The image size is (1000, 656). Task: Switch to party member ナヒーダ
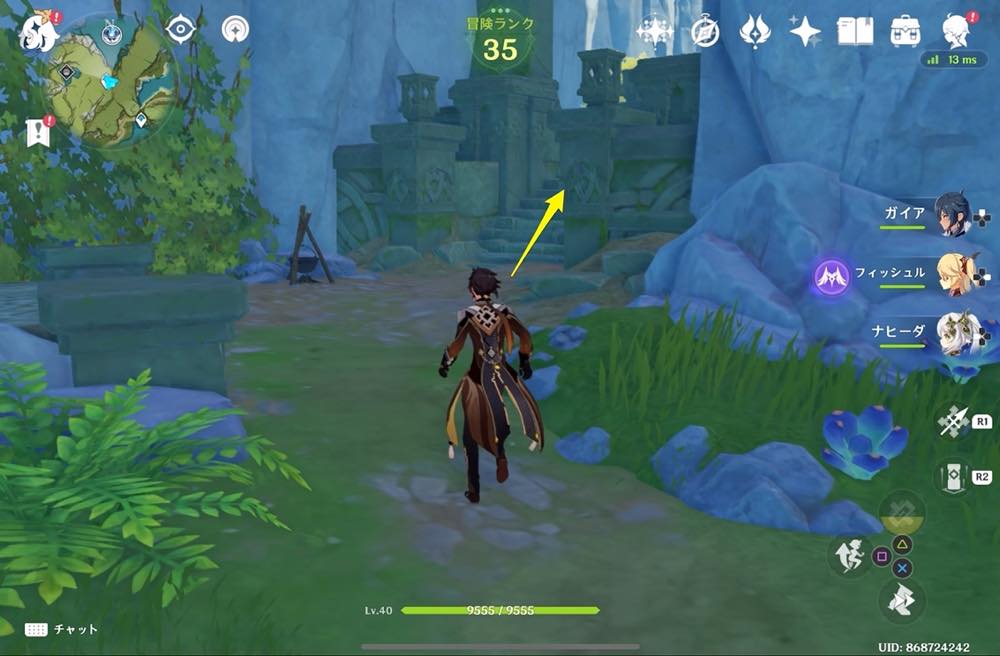pos(955,334)
